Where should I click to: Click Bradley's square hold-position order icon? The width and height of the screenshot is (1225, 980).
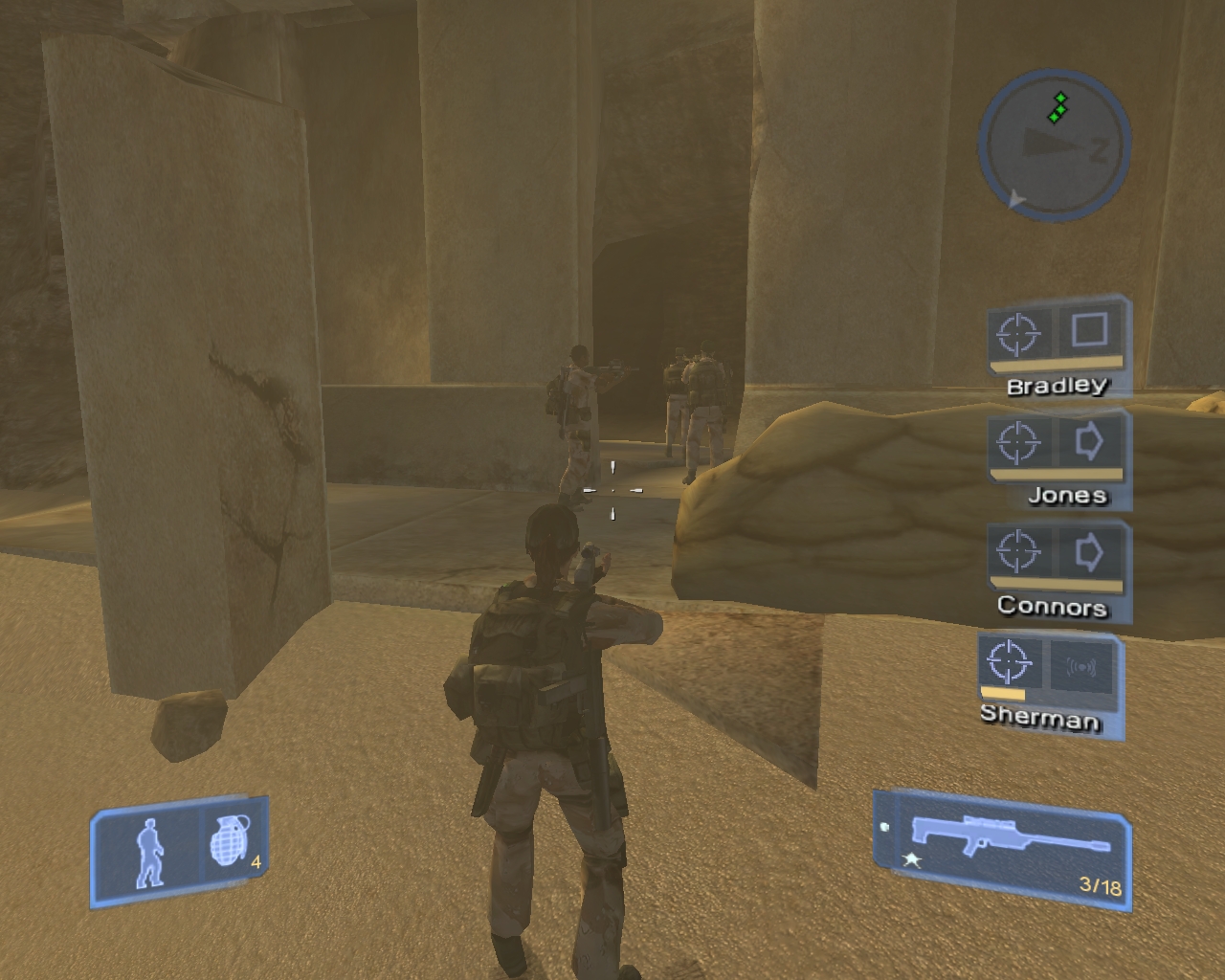tap(1089, 330)
